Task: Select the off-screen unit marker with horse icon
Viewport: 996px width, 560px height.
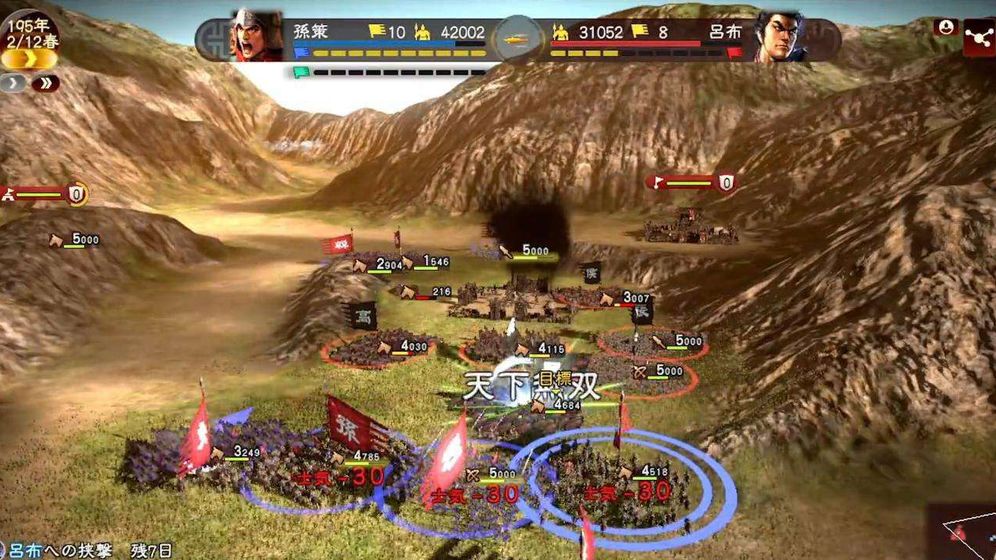Action: [x=45, y=194]
